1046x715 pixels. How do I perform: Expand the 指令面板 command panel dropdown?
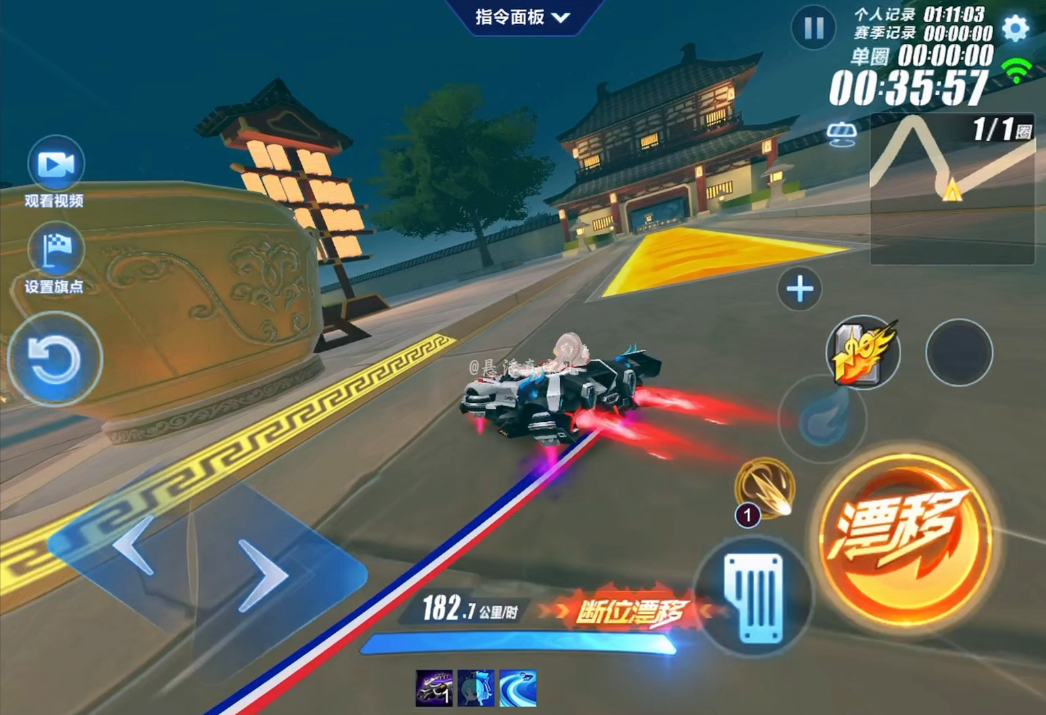(522, 18)
